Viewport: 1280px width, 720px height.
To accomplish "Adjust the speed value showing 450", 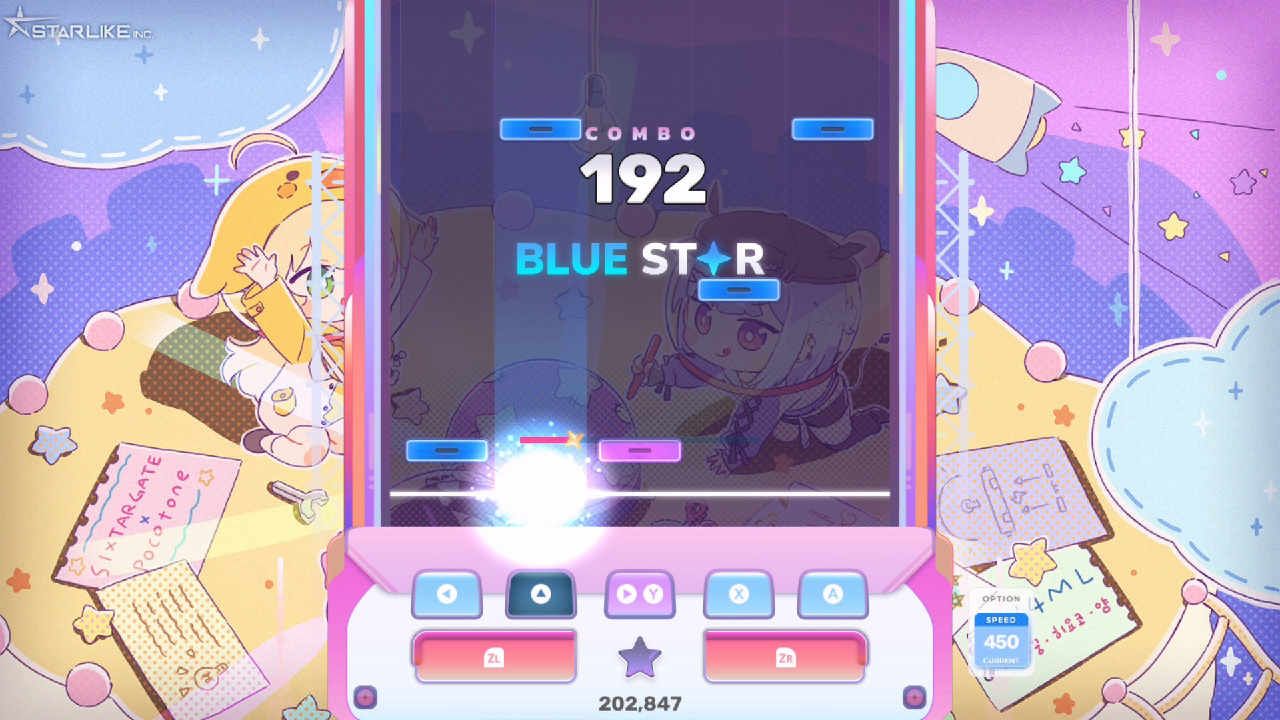I will [1001, 640].
